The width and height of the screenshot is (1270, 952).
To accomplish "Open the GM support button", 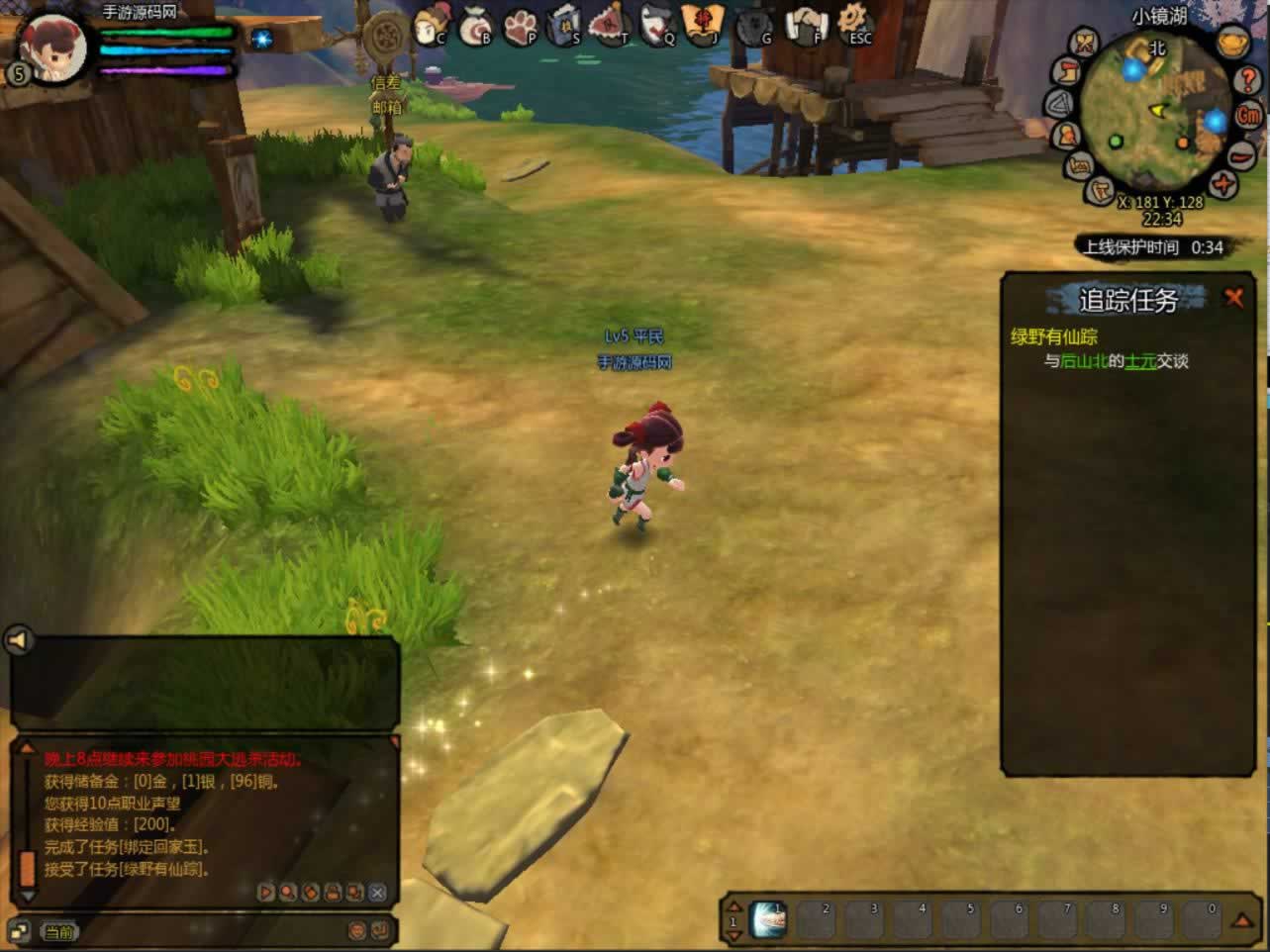I will [x=1249, y=116].
